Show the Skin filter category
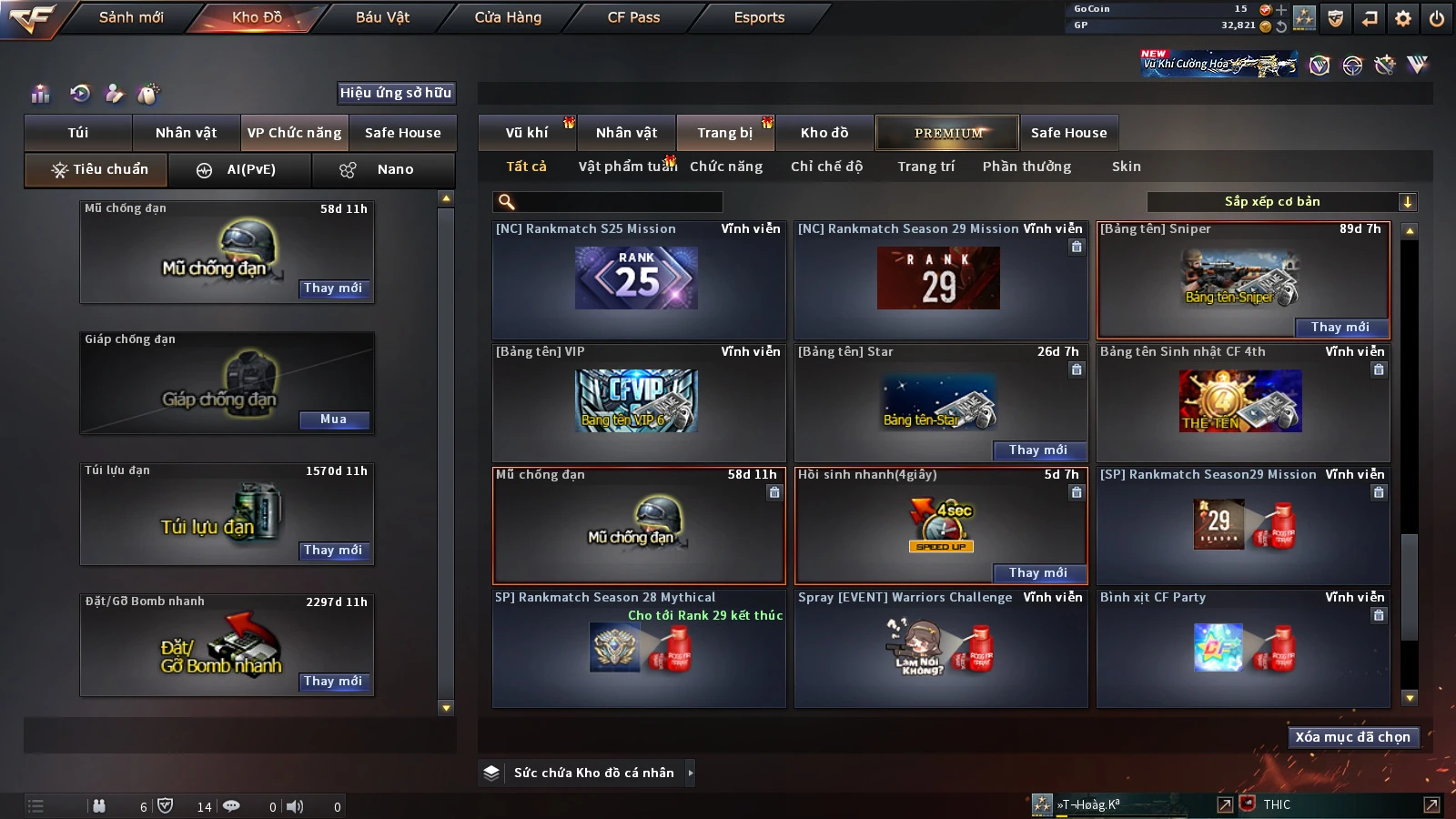The width and height of the screenshot is (1456, 819). [x=1126, y=167]
